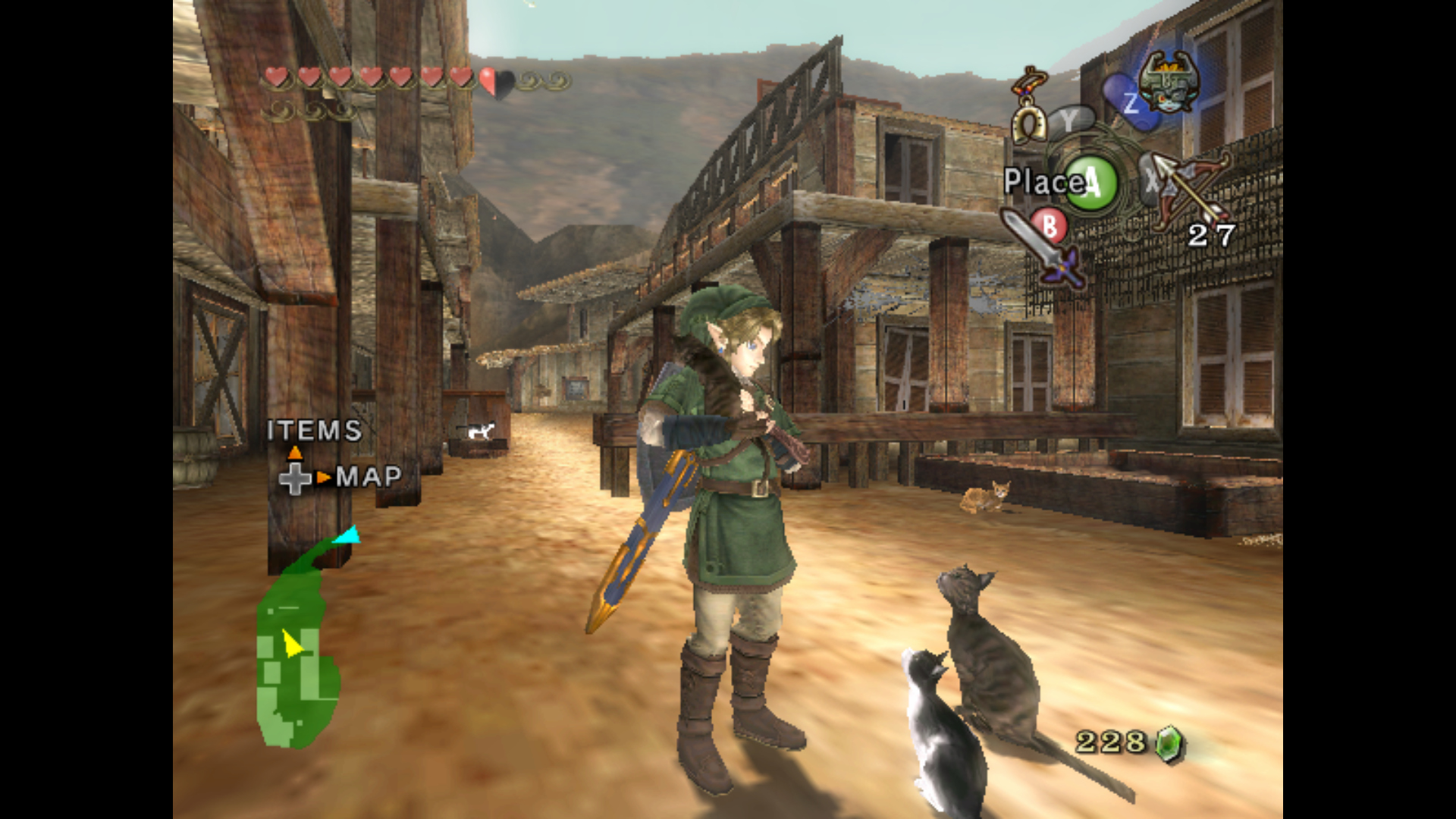Open the ITEMS menu label
Screen dimensions: 1456x819
click(x=314, y=431)
